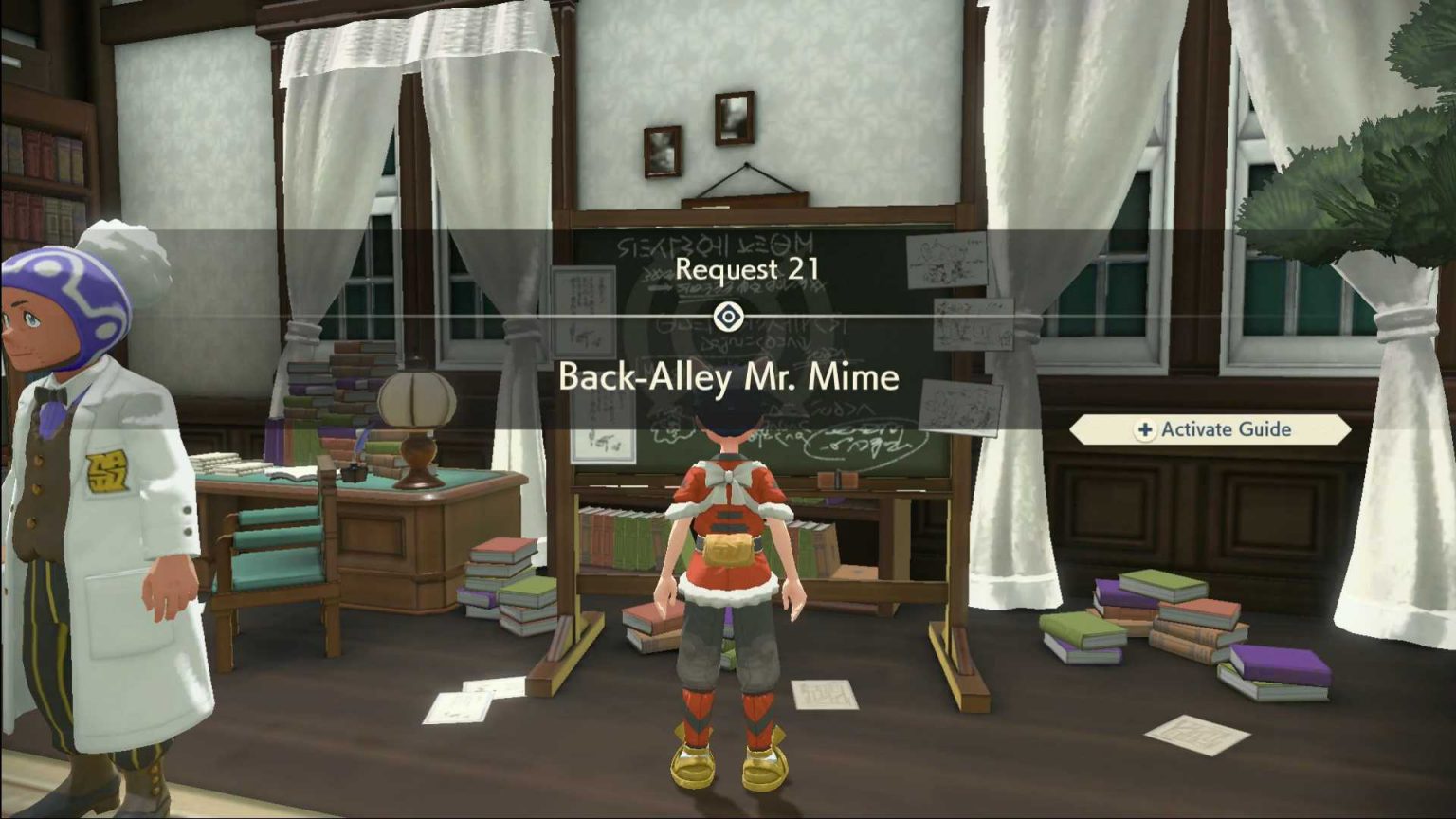Click the pouch on the player's belt
Image resolution: width=1456 pixels, height=819 pixels.
[x=730, y=548]
